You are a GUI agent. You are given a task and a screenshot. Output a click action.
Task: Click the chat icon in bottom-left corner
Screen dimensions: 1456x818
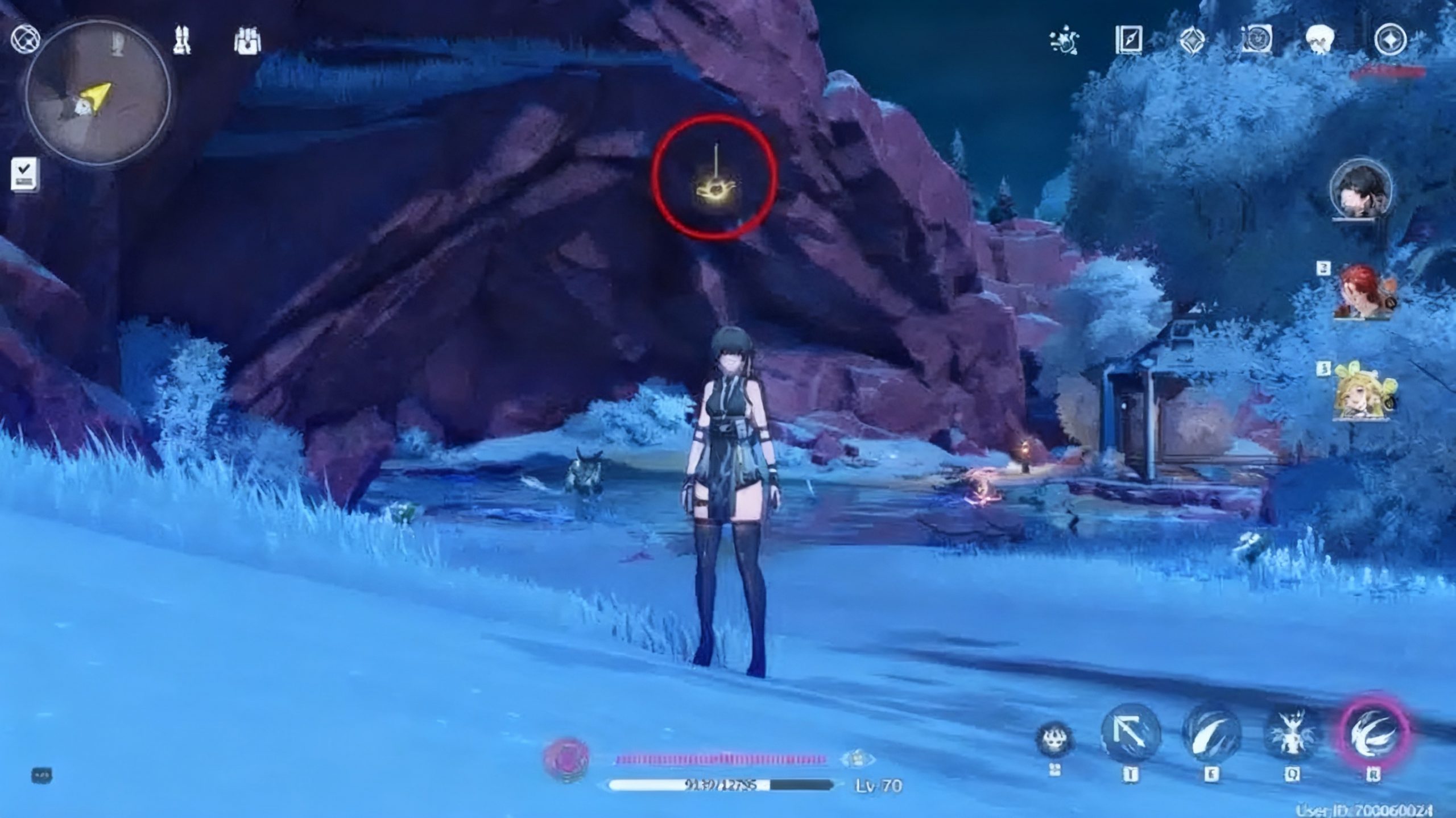pos(42,775)
